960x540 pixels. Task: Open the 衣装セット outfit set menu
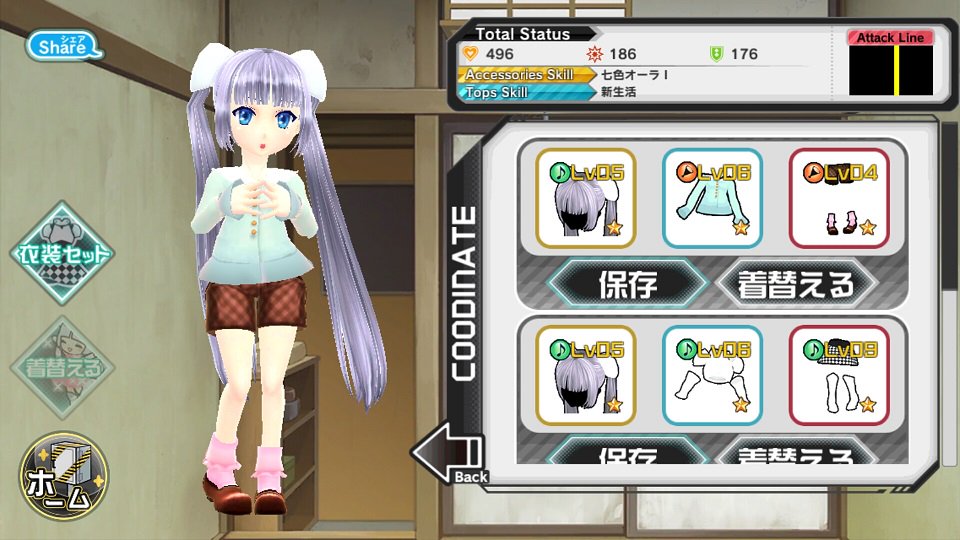point(63,255)
